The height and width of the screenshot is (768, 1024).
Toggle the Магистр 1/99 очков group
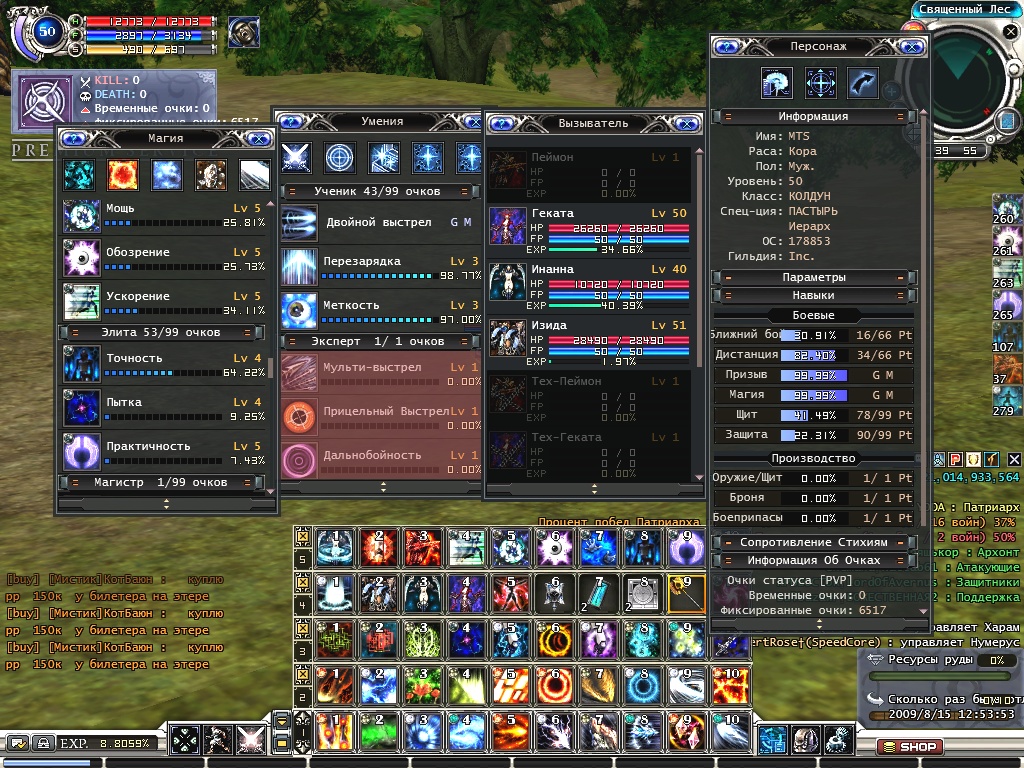coord(166,482)
